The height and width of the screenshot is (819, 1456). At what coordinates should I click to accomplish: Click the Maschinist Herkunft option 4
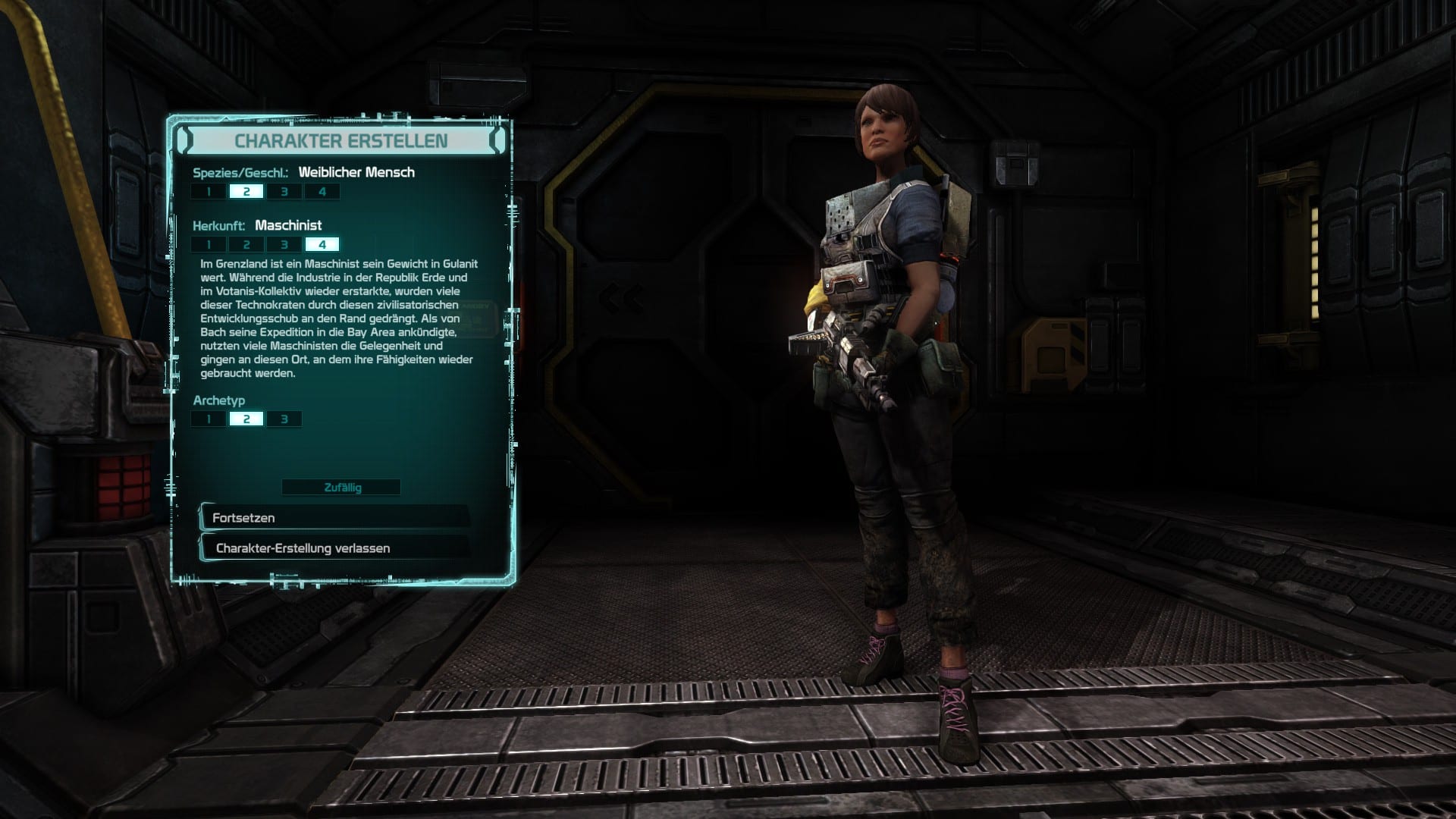pos(322,245)
